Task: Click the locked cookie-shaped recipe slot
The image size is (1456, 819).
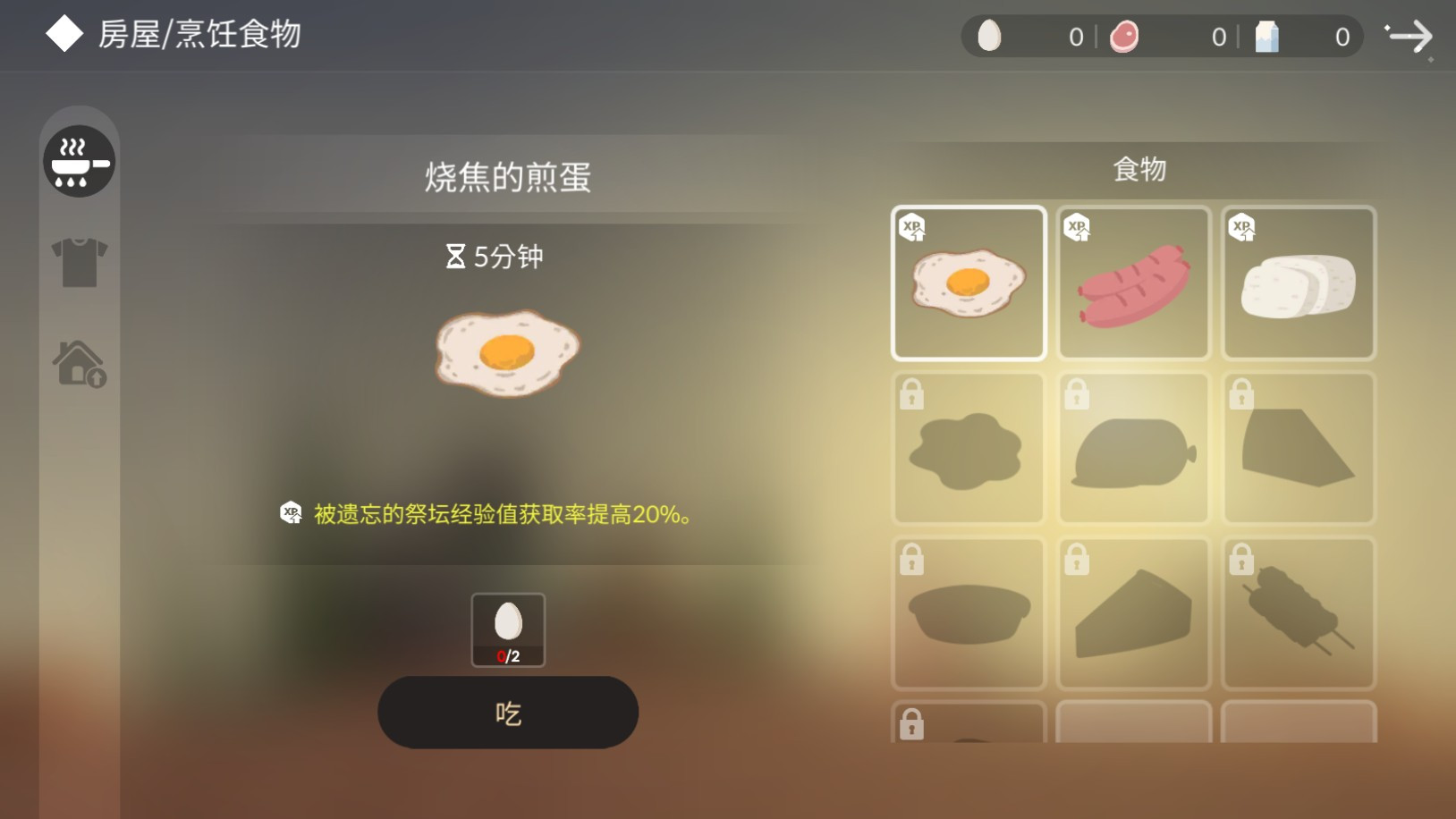Action: [969, 447]
